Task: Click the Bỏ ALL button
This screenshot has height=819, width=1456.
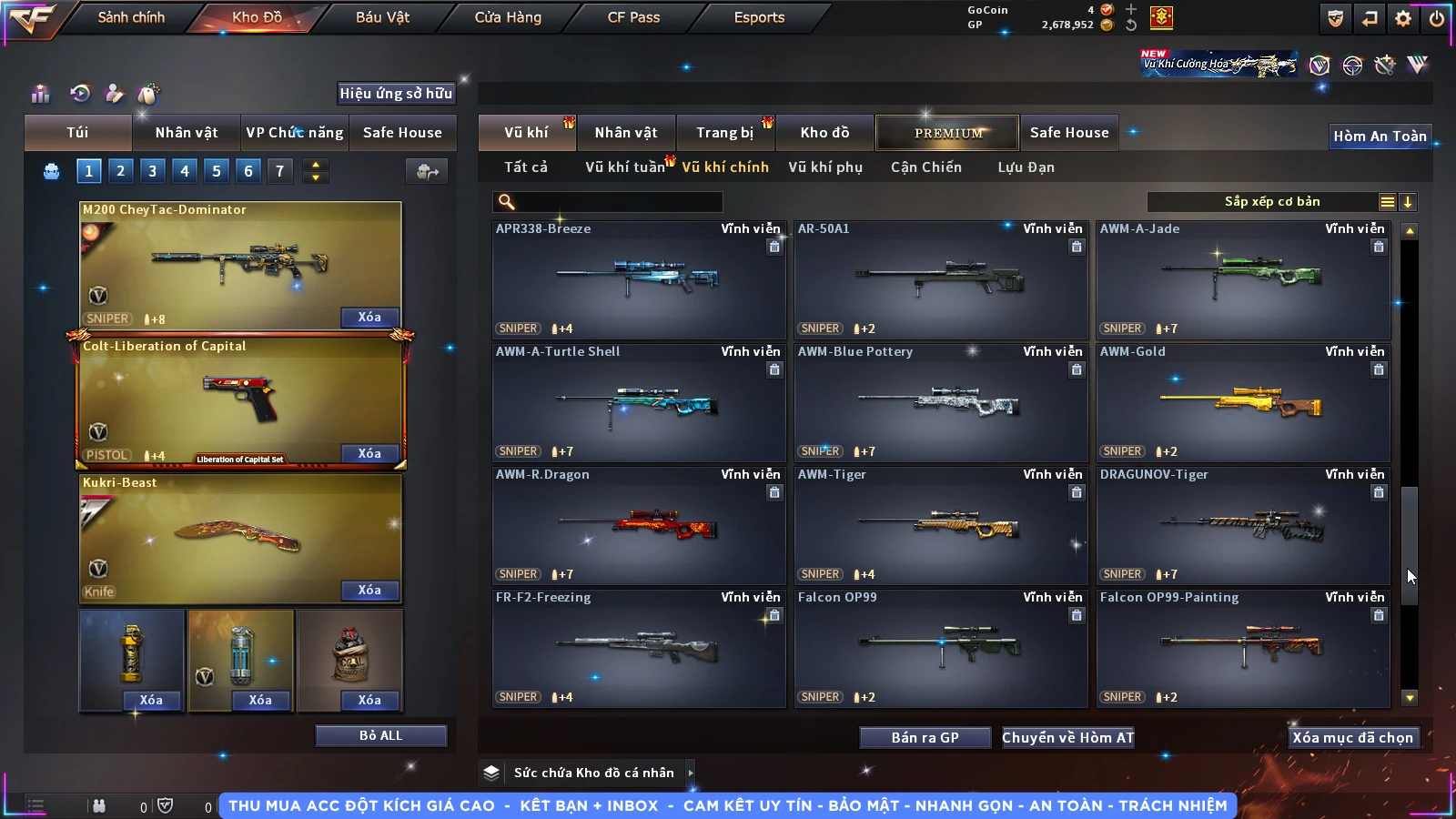Action: pyautogui.click(x=380, y=735)
